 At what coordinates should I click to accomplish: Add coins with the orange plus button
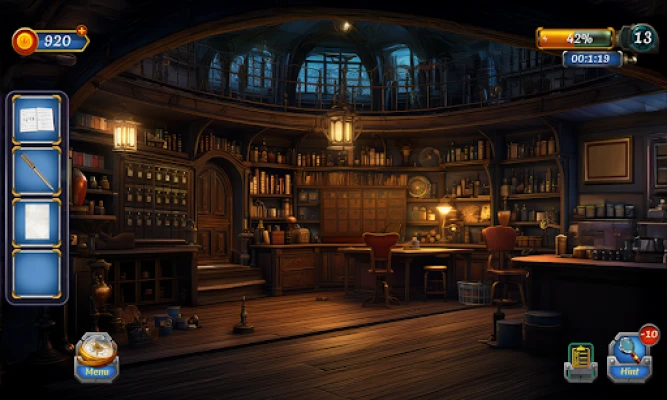82,31
